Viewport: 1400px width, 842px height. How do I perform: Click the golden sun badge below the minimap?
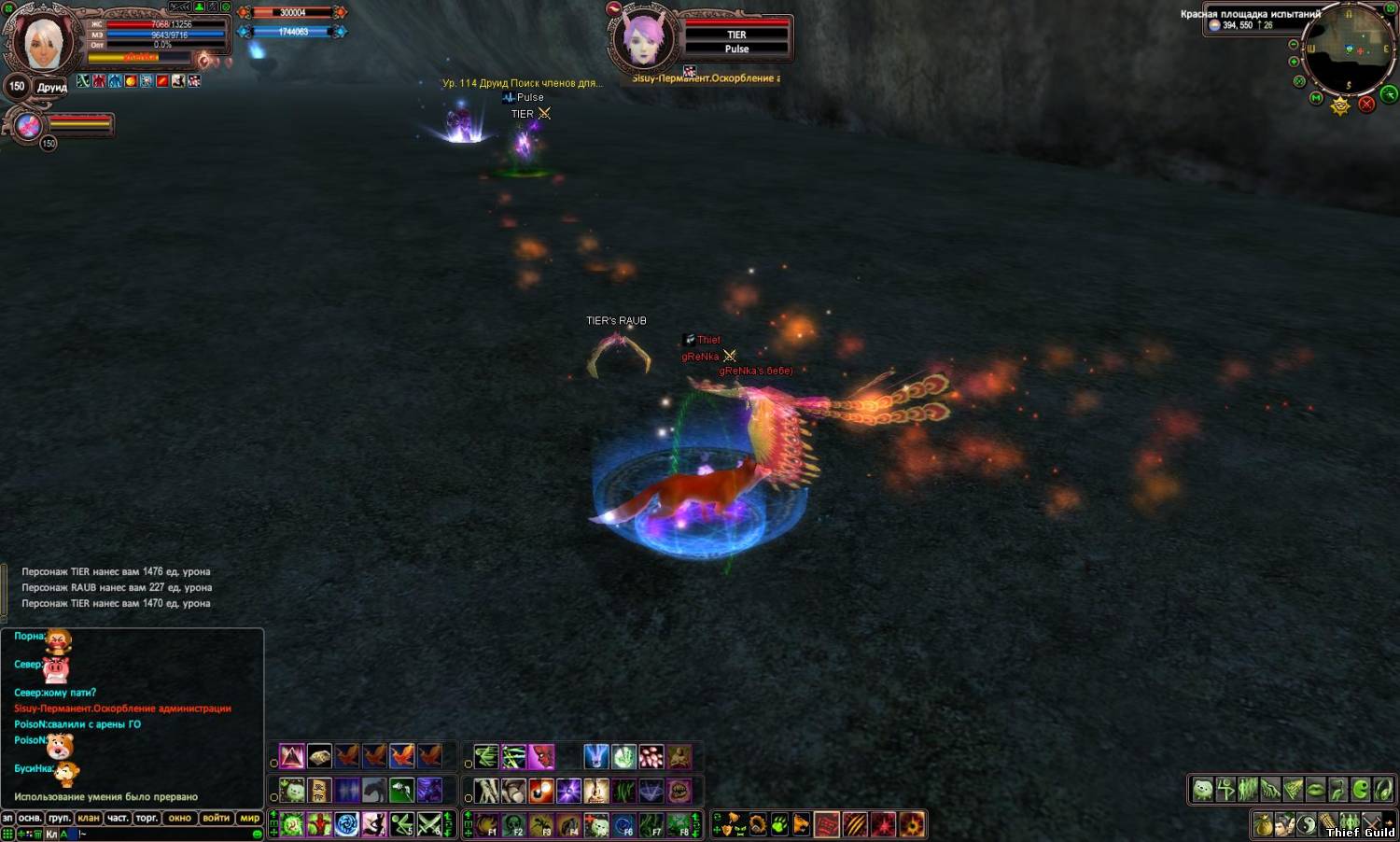click(1340, 105)
